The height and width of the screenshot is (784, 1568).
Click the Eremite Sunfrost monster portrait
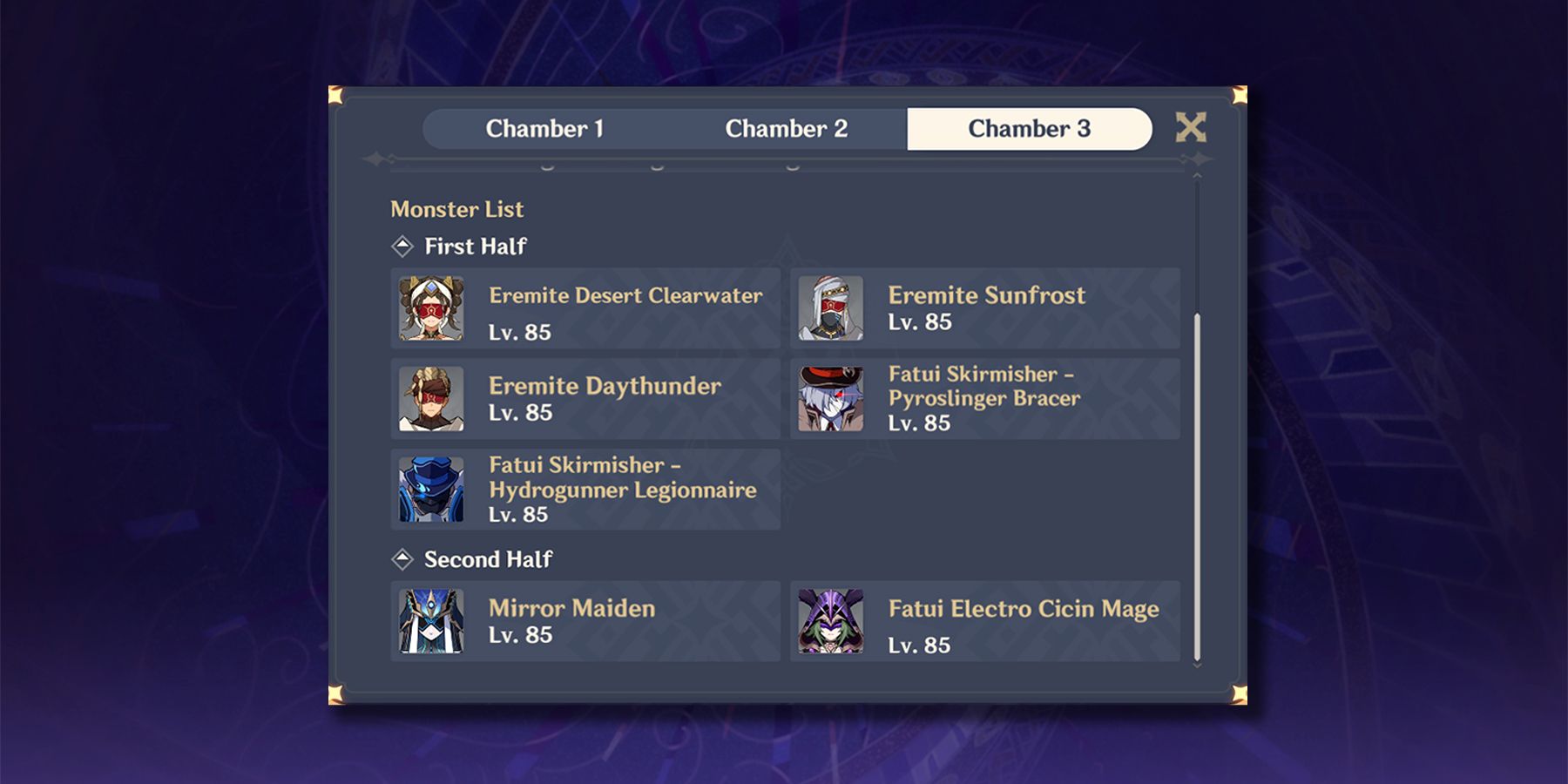click(x=830, y=309)
